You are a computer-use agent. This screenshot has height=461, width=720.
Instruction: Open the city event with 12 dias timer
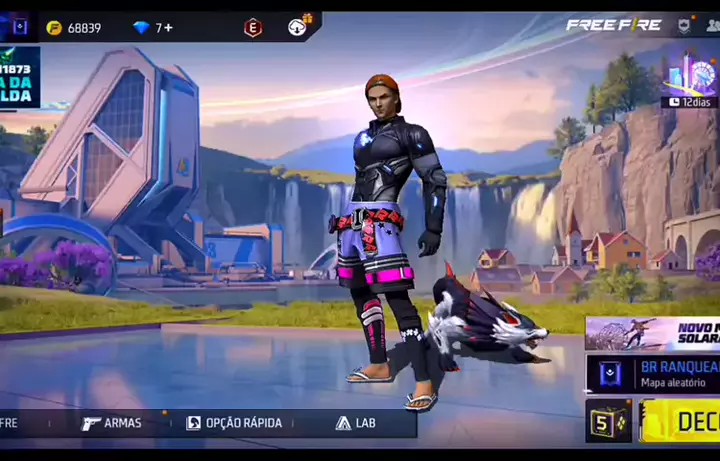[x=690, y=79]
